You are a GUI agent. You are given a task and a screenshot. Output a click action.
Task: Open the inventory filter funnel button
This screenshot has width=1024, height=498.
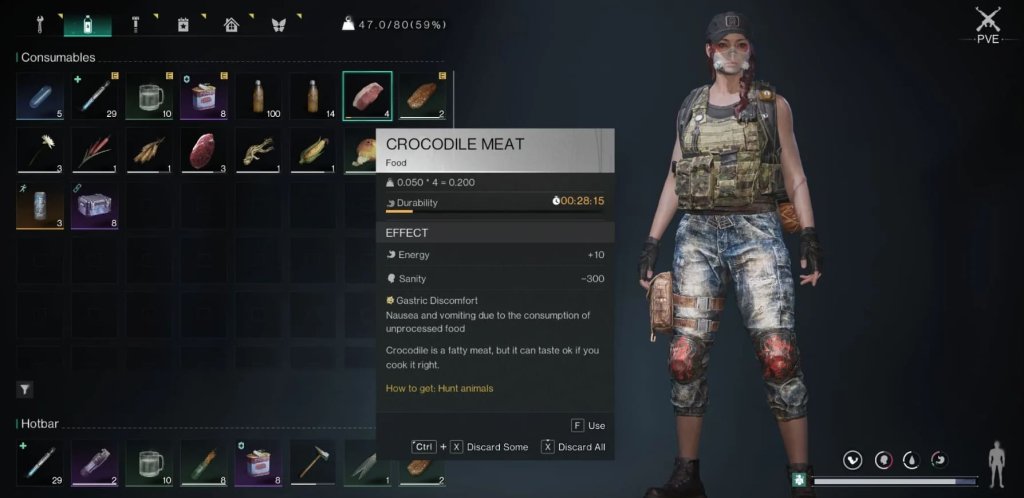[25, 389]
